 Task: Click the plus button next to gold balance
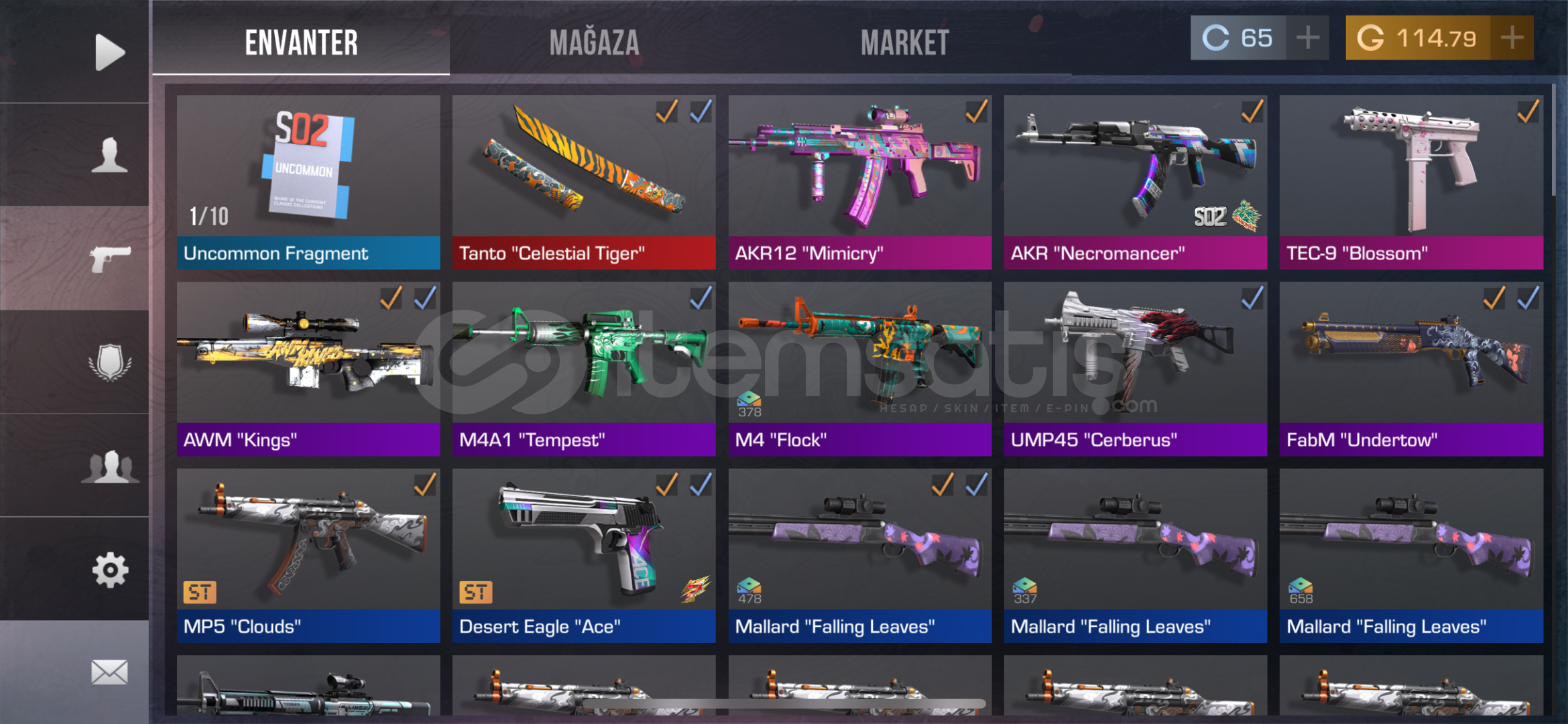point(1516,38)
